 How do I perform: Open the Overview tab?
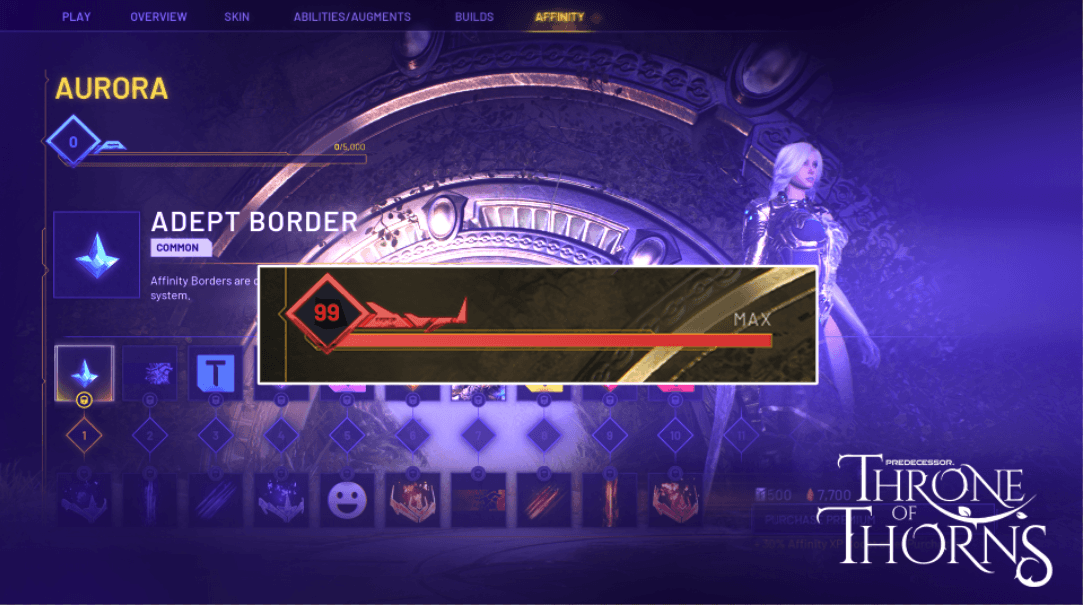click(159, 17)
